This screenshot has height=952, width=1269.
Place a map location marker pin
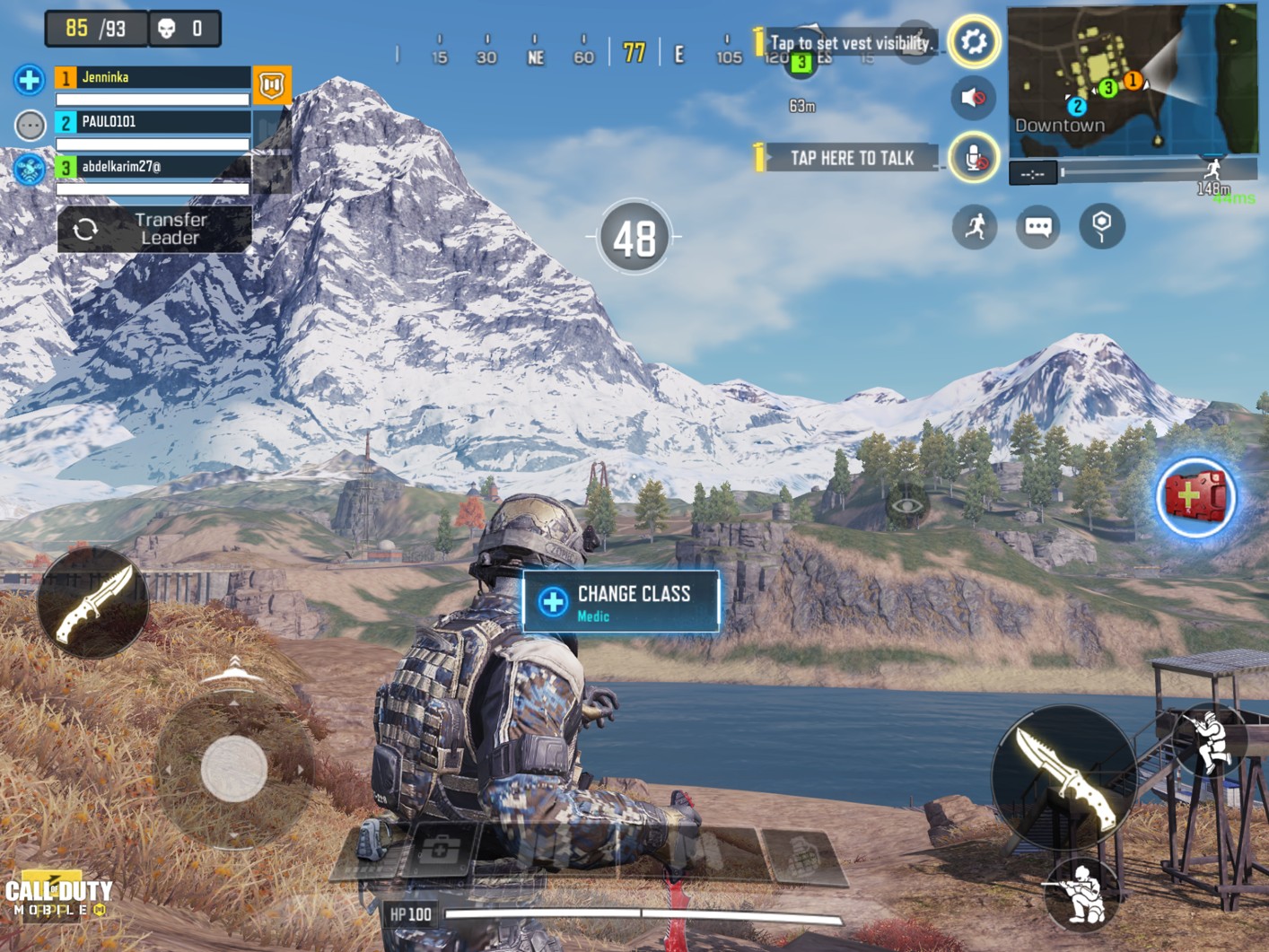click(x=1102, y=226)
